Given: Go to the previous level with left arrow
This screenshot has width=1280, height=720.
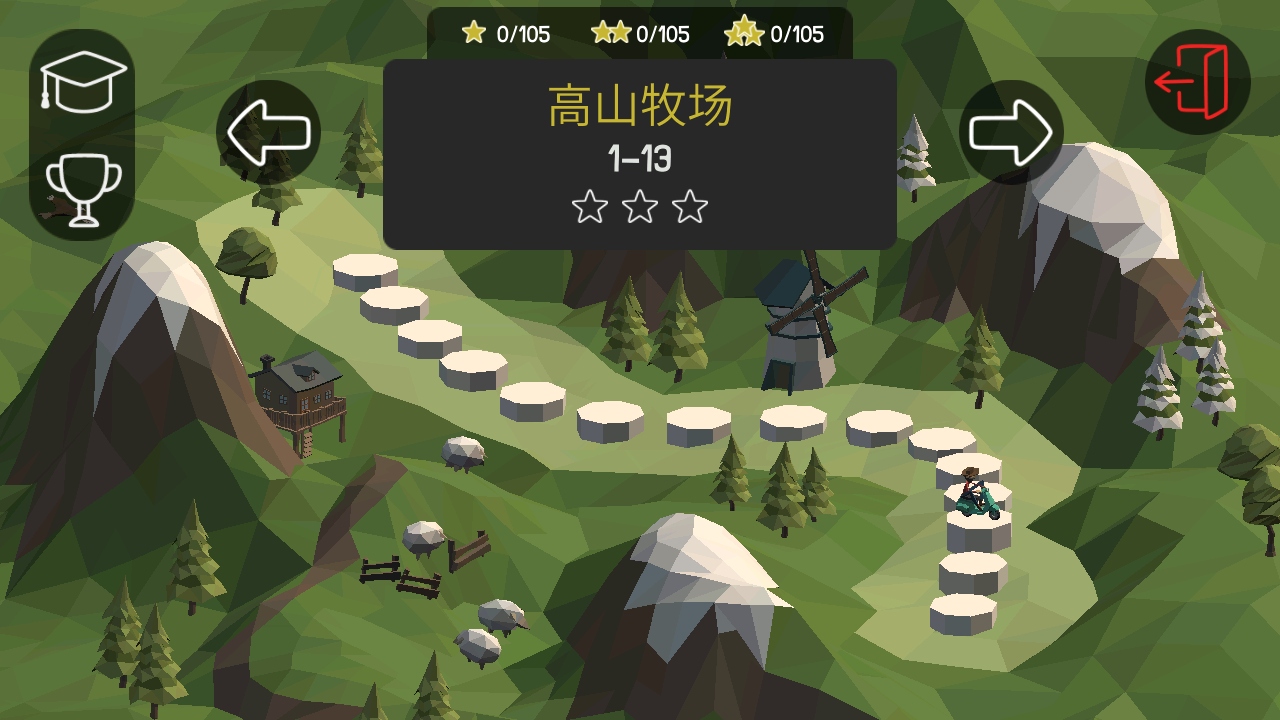Looking at the screenshot, I should (268, 132).
